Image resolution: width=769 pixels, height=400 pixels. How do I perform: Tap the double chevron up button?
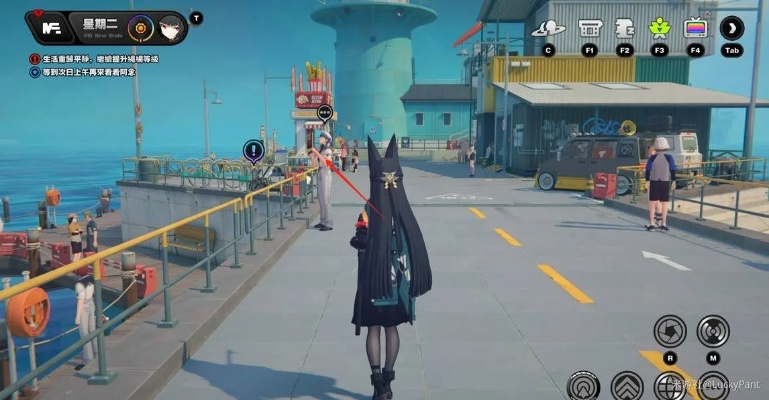[x=627, y=386]
